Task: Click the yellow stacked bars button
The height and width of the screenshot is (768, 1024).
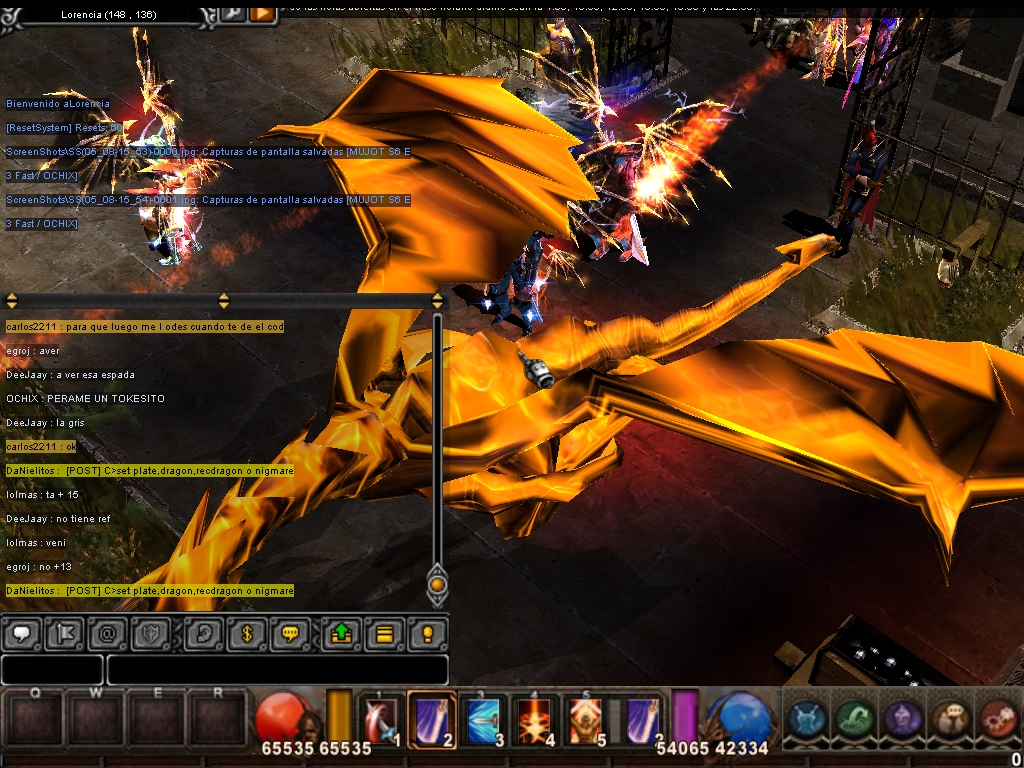Action: pos(384,634)
